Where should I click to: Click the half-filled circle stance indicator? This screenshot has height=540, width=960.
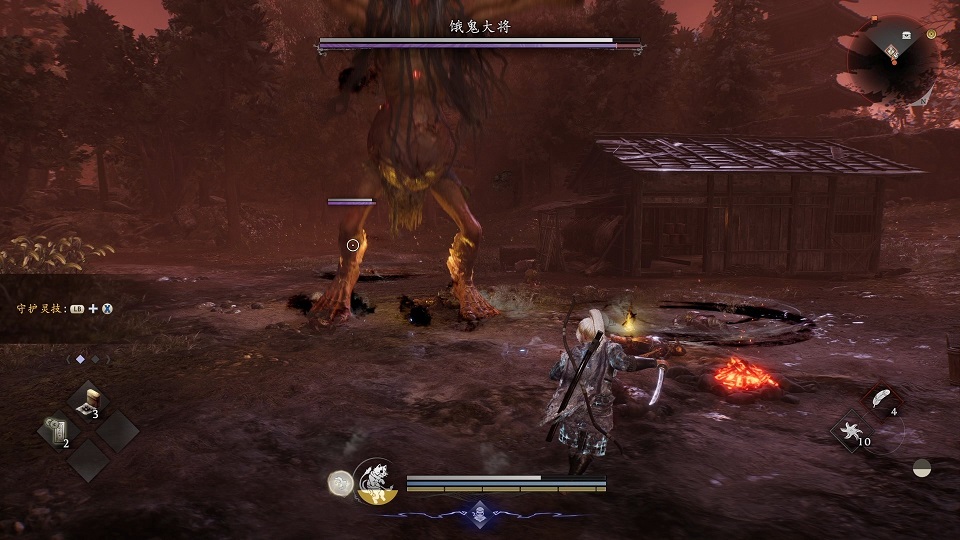pyautogui.click(x=922, y=467)
